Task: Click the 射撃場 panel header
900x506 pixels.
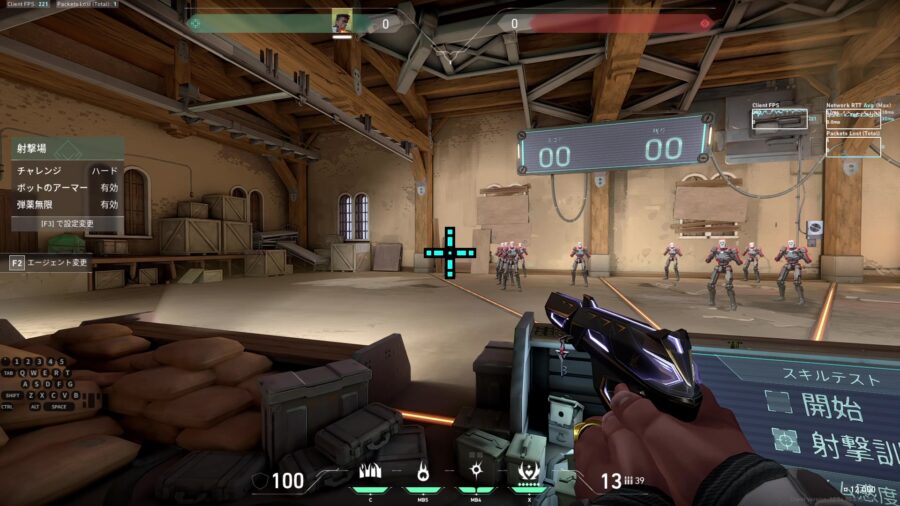Action: [68, 149]
